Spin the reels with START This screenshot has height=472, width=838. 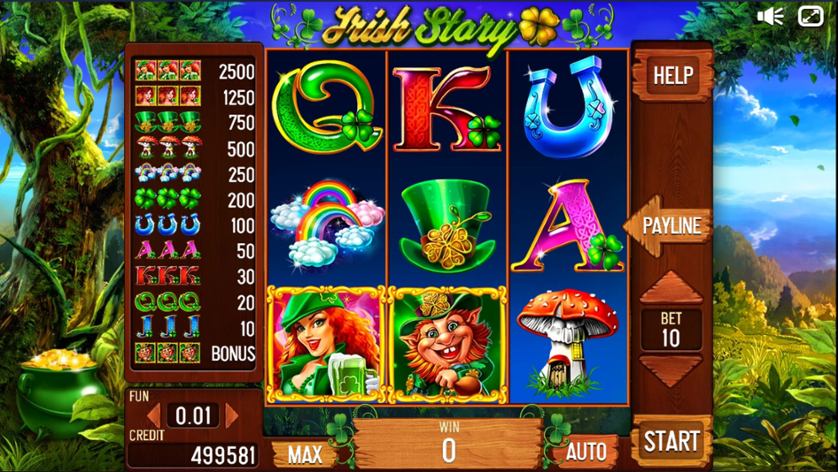tap(671, 441)
